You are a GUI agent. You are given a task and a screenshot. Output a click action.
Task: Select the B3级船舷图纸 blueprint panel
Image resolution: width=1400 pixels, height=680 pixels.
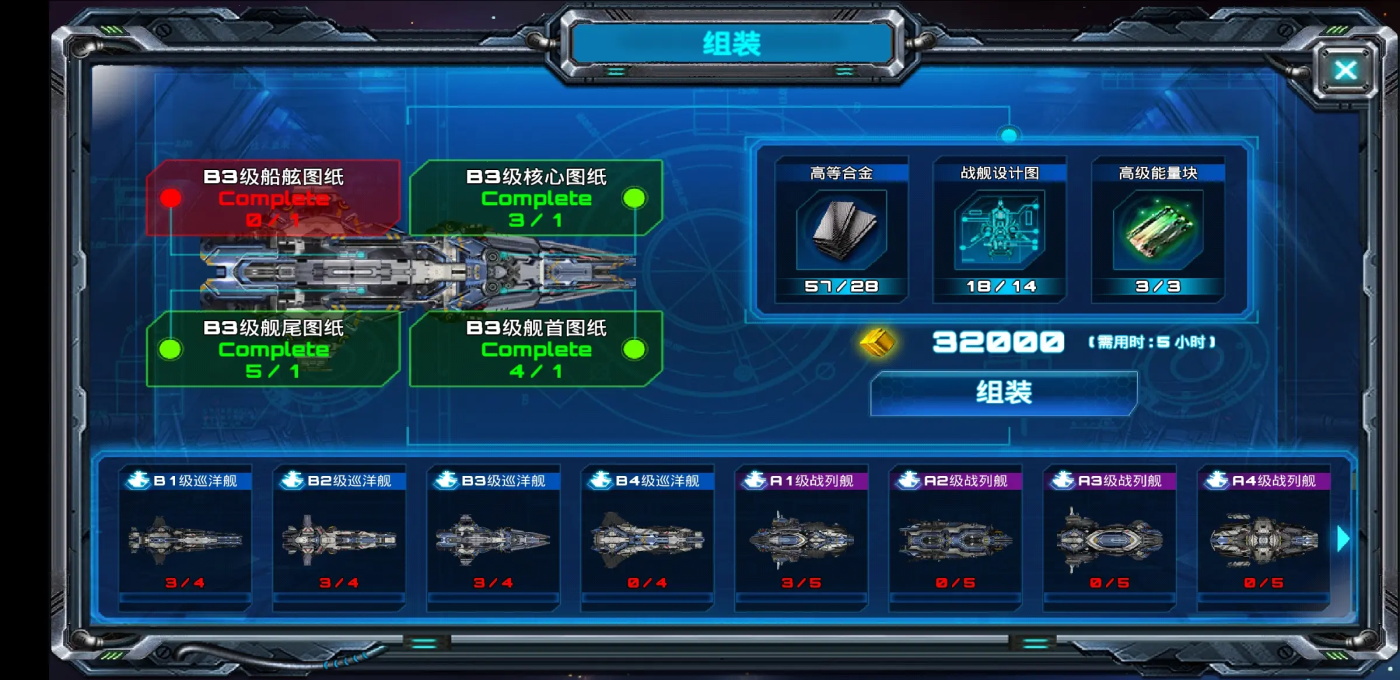point(273,197)
